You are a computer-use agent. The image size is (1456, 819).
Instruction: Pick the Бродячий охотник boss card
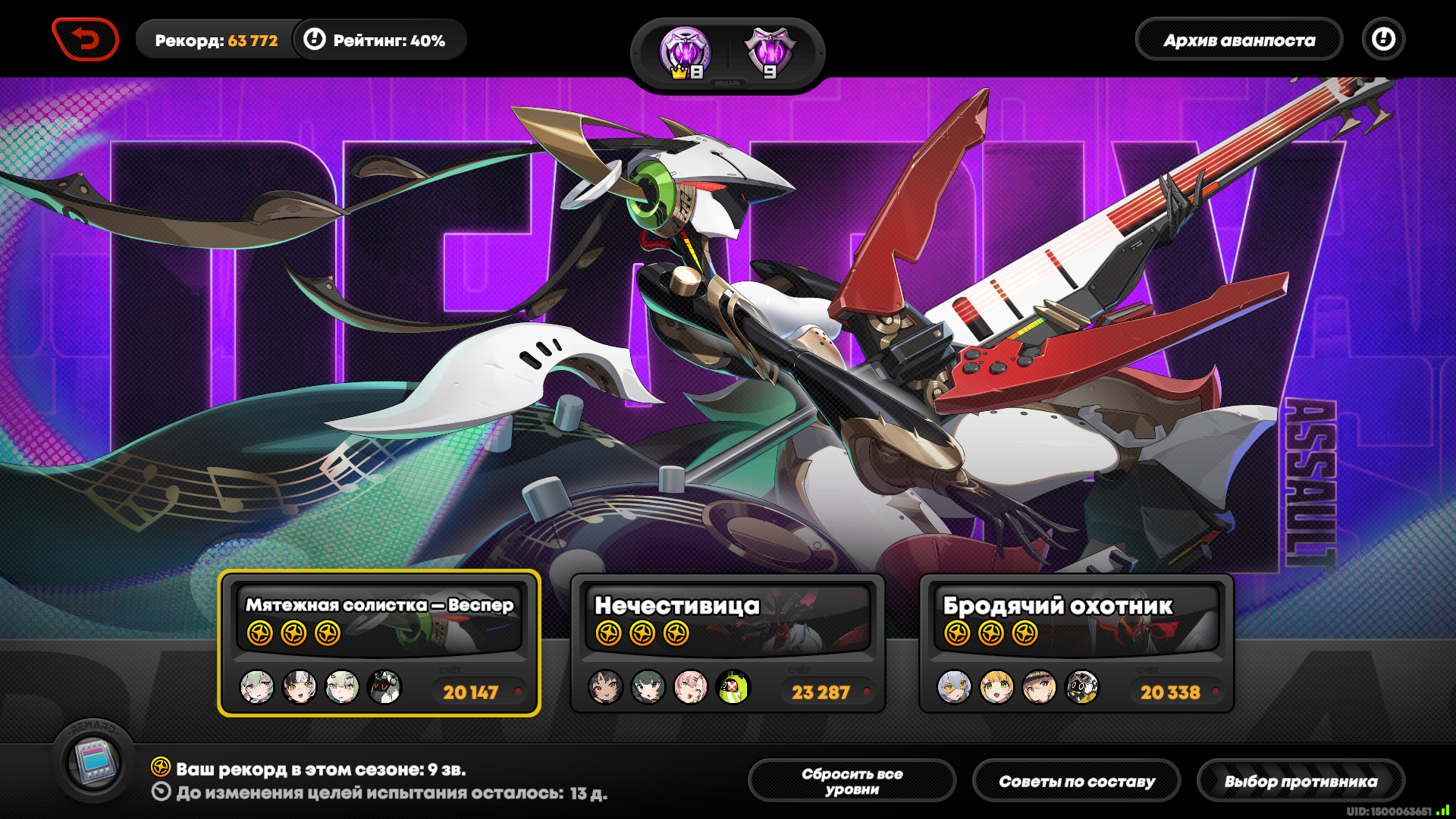pyautogui.click(x=1076, y=642)
